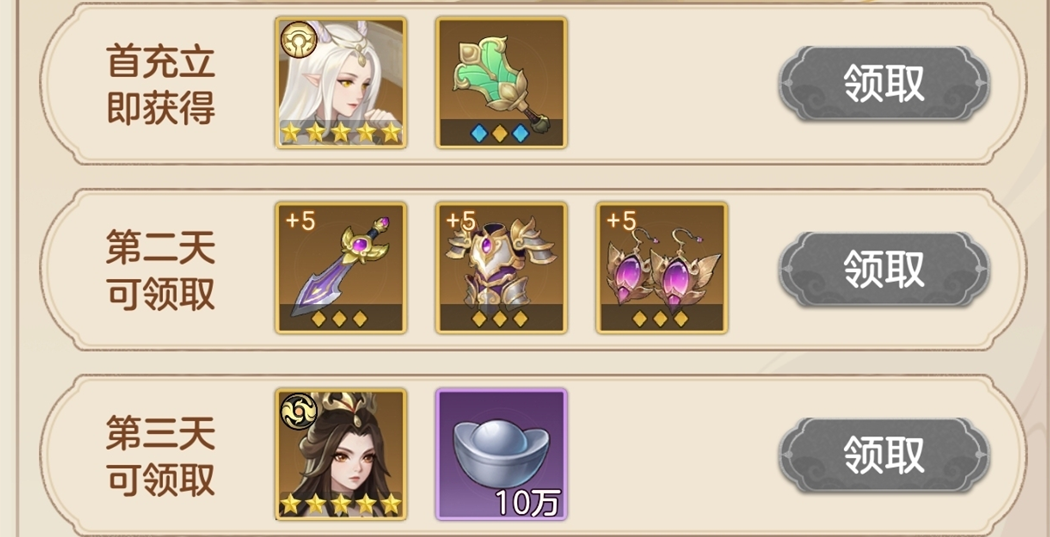The width and height of the screenshot is (1050, 537).
Task: View the green jade fan weapon
Action: [501, 83]
